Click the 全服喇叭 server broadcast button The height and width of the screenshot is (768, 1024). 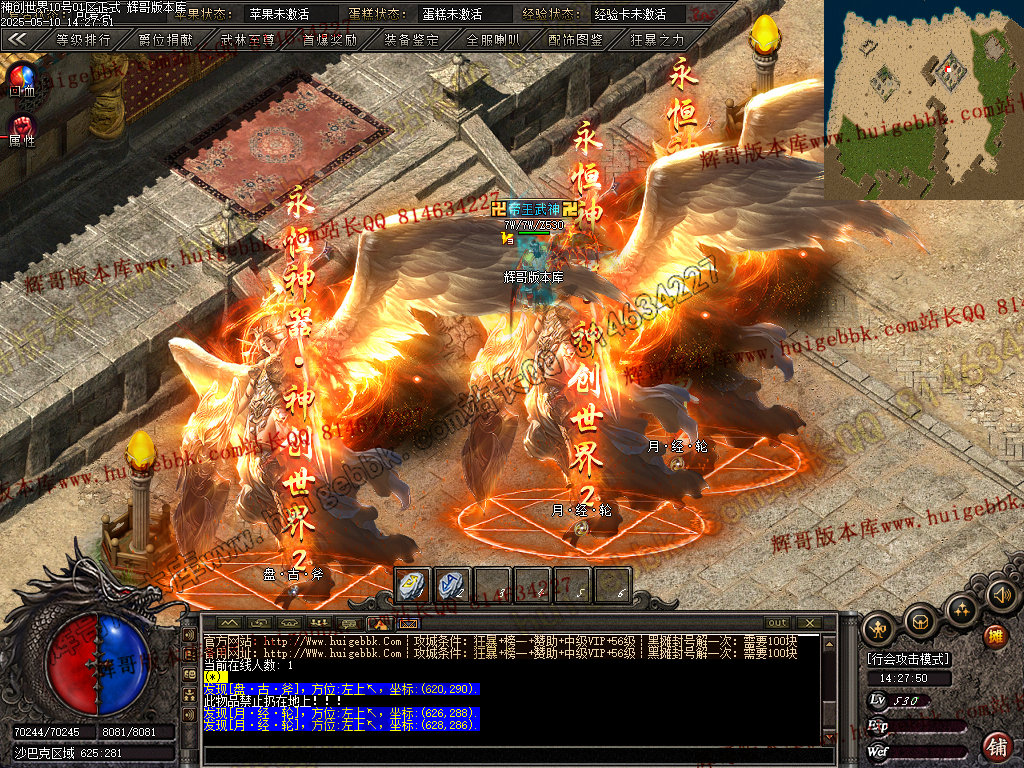point(494,40)
